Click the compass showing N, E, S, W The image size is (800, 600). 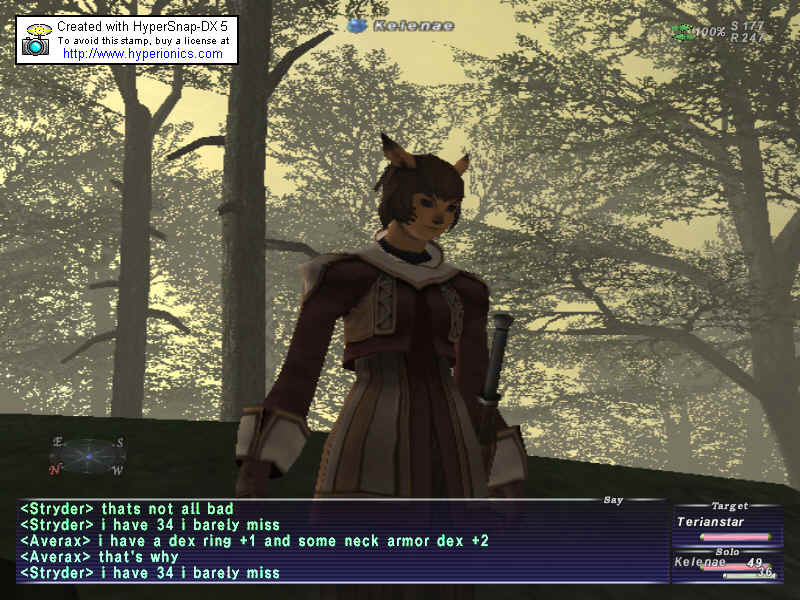(87, 456)
